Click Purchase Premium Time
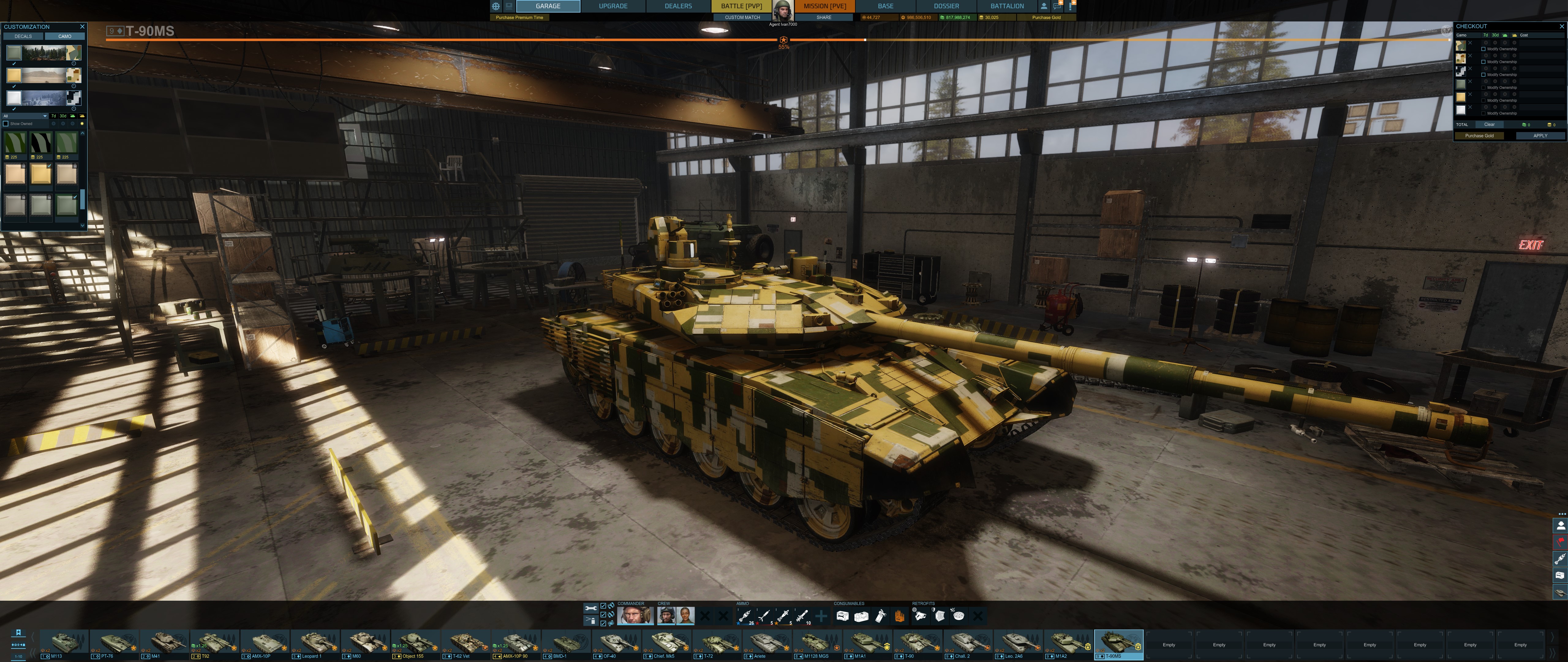The height and width of the screenshot is (662, 1568). [x=519, y=18]
